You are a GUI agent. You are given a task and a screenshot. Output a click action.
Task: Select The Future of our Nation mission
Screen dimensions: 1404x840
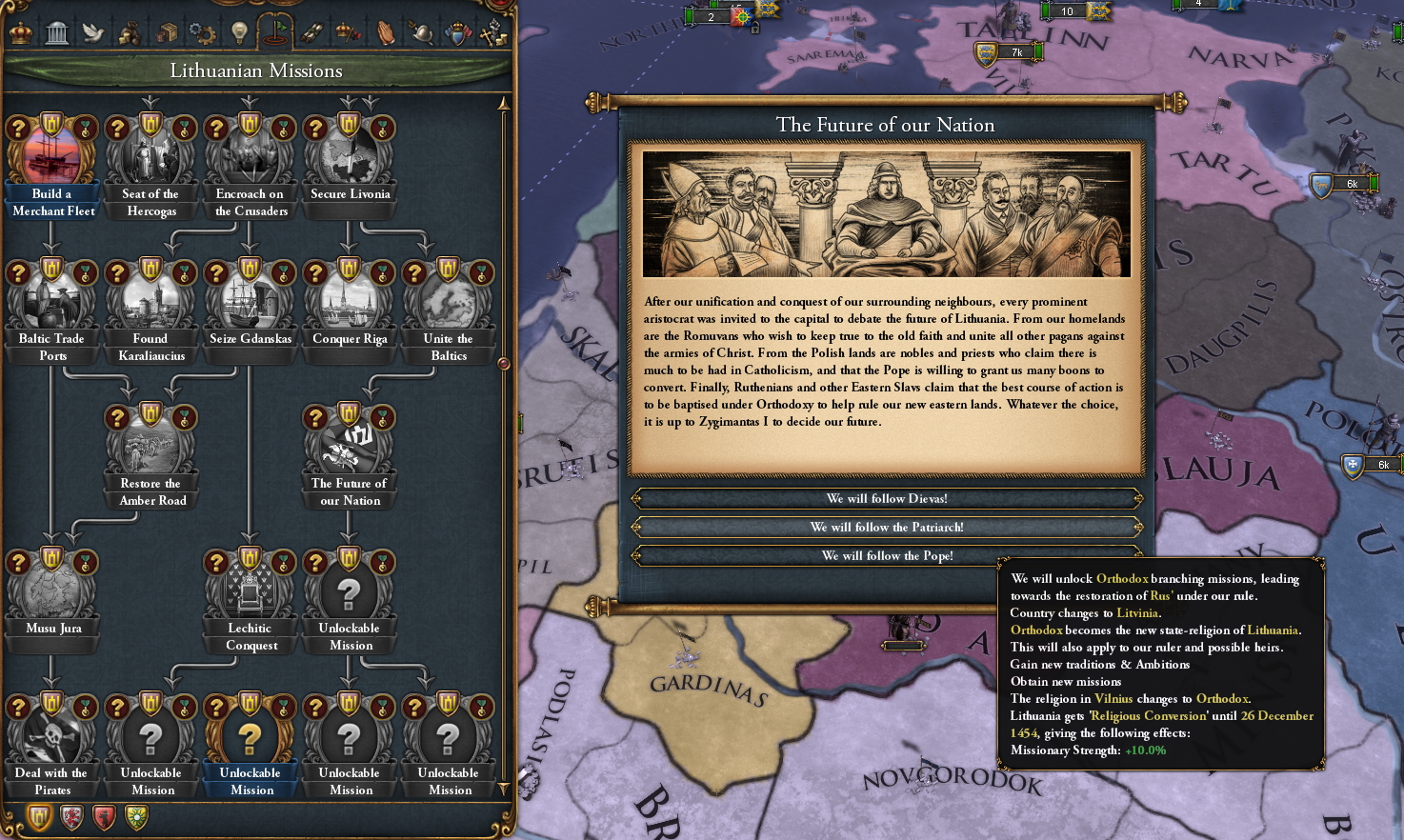(x=350, y=441)
